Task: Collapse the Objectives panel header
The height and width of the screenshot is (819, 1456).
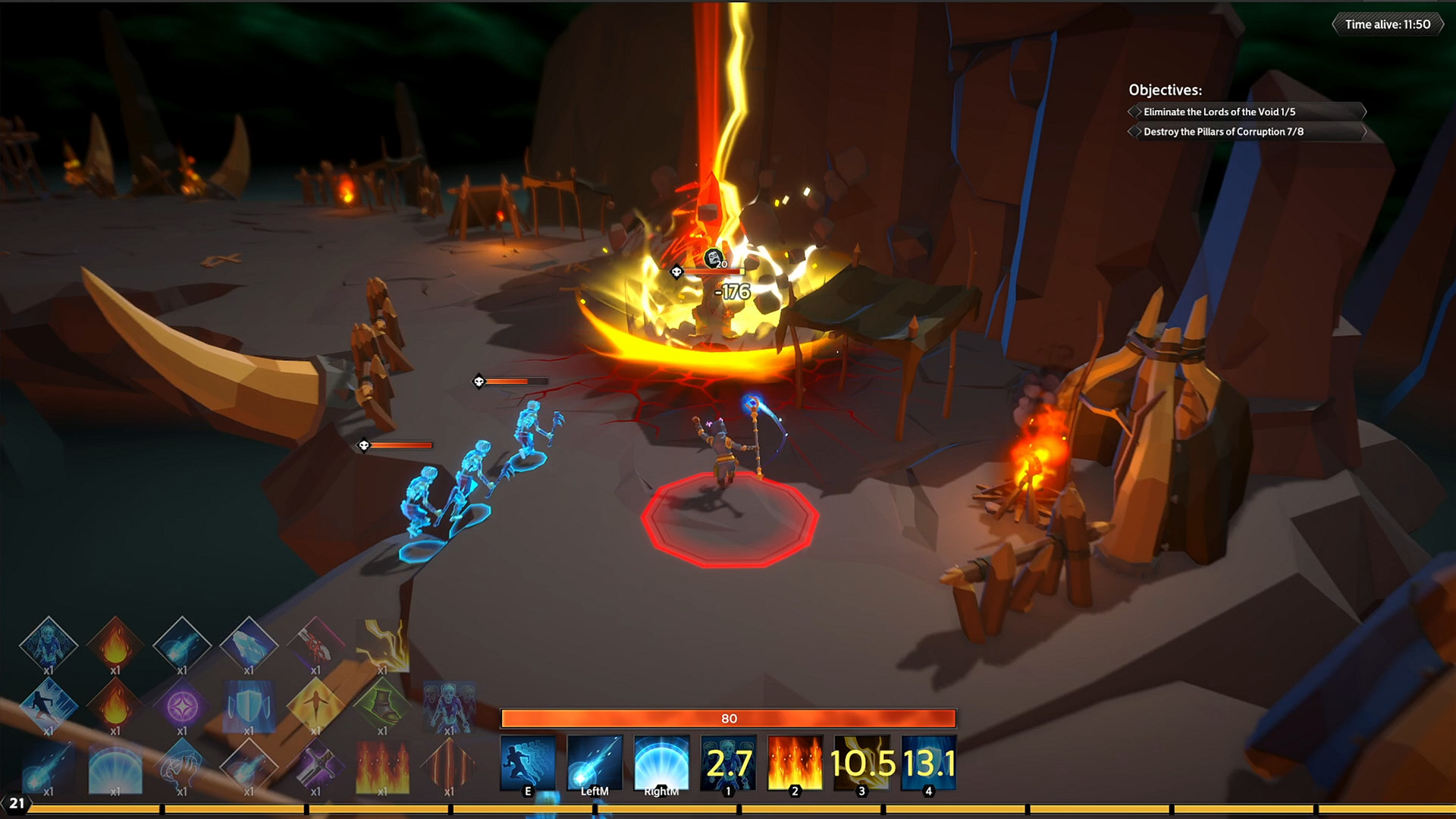Action: click(1168, 89)
